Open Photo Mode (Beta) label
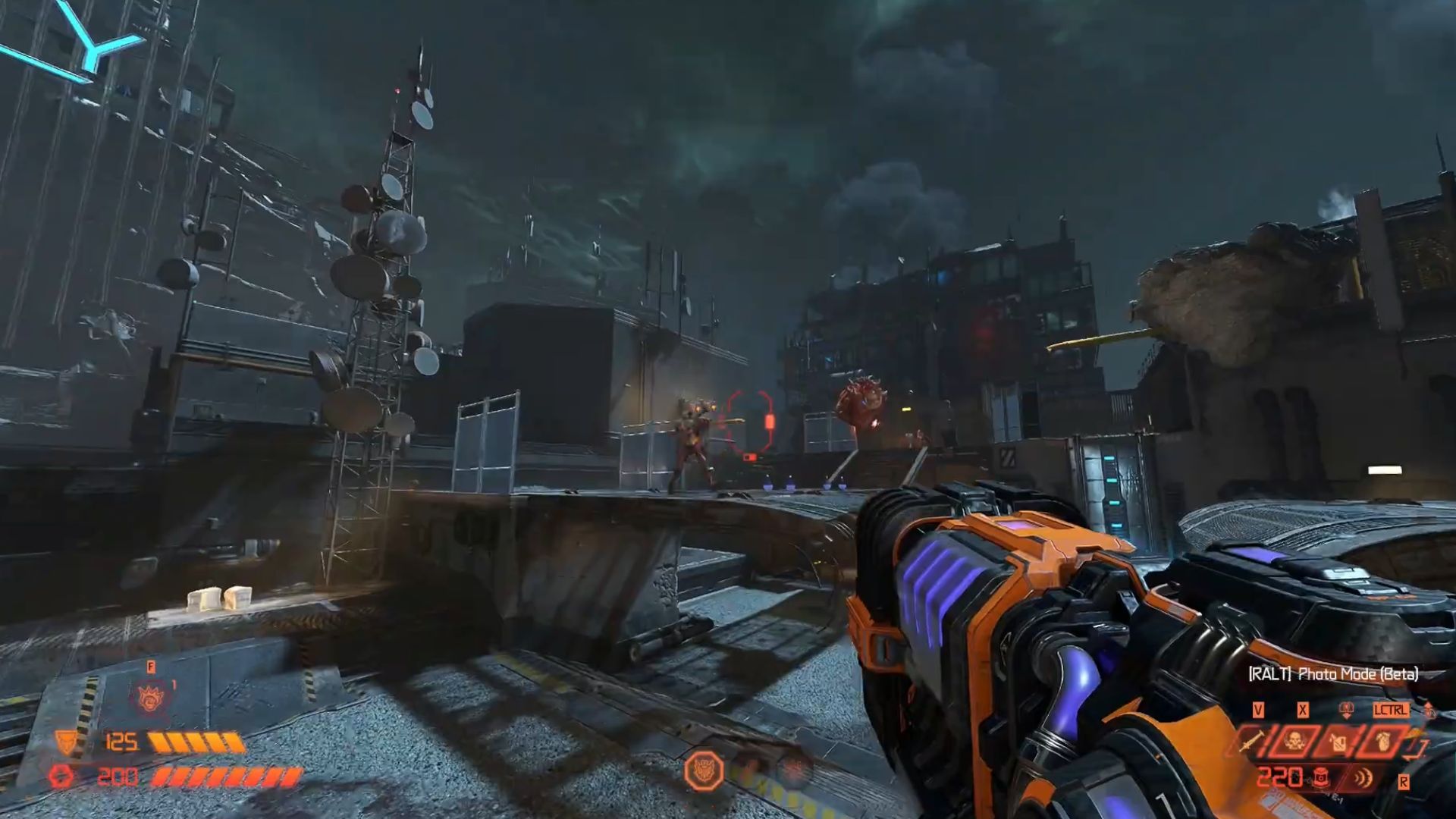This screenshot has width=1456, height=819. (1333, 673)
